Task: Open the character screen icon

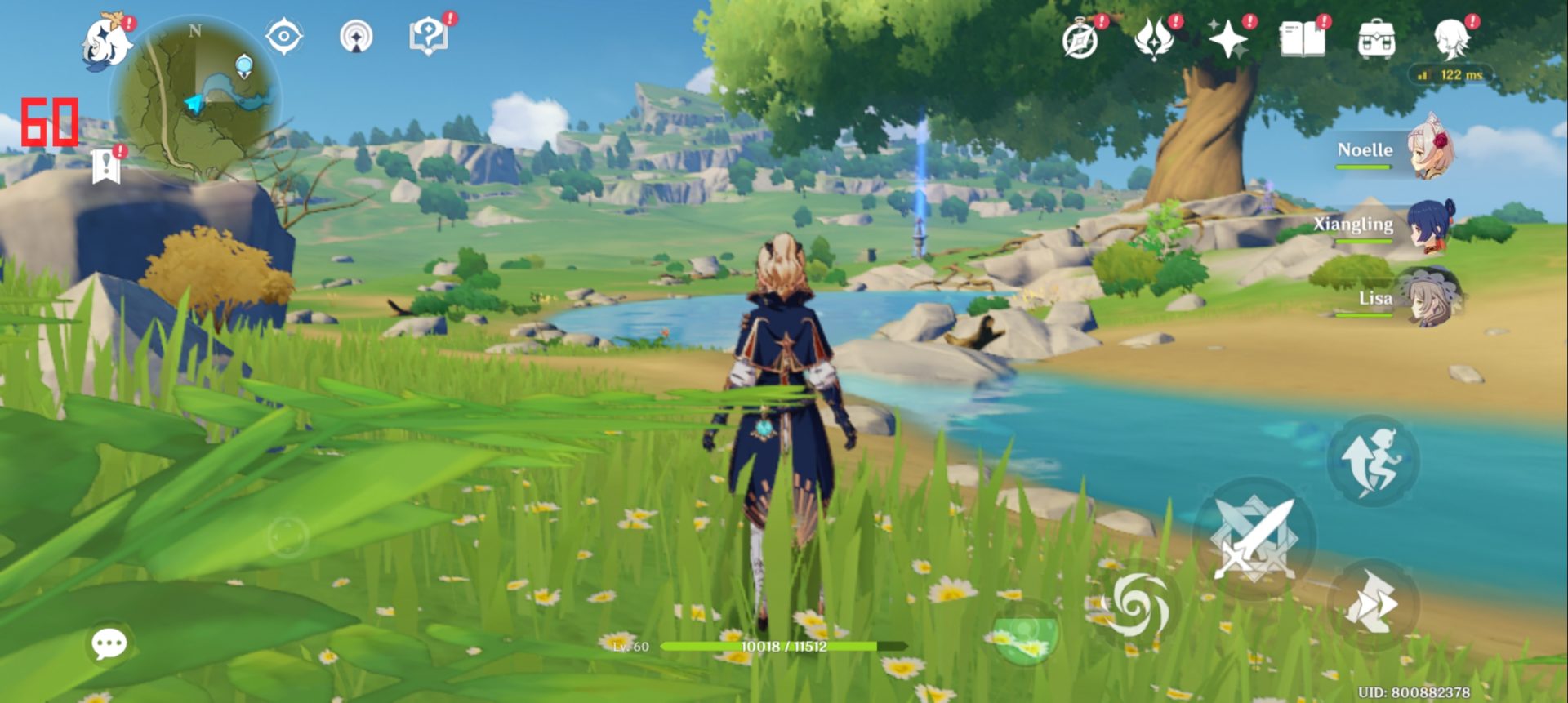Action: point(1451,39)
